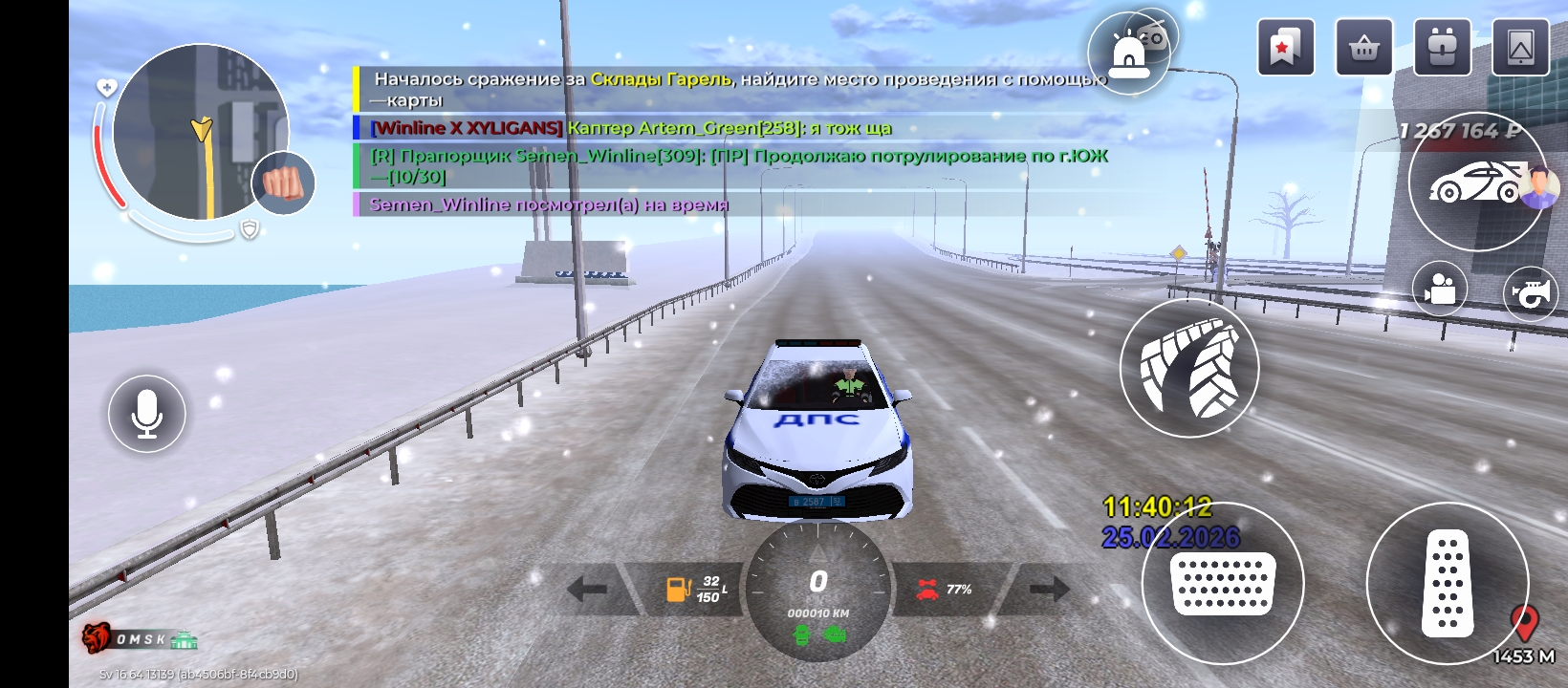Tap the fist icon beside the minimap
1568x688 pixels.
pos(283,183)
